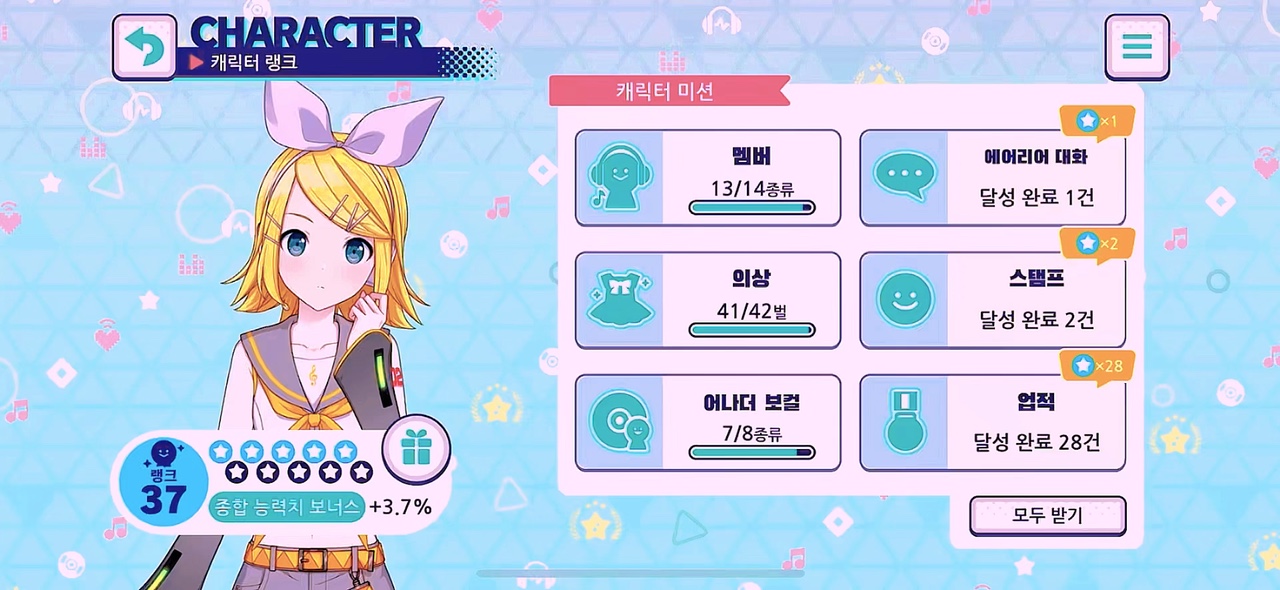Open the 스탬프 mission tile
The width and height of the screenshot is (1280, 590).
tap(992, 300)
